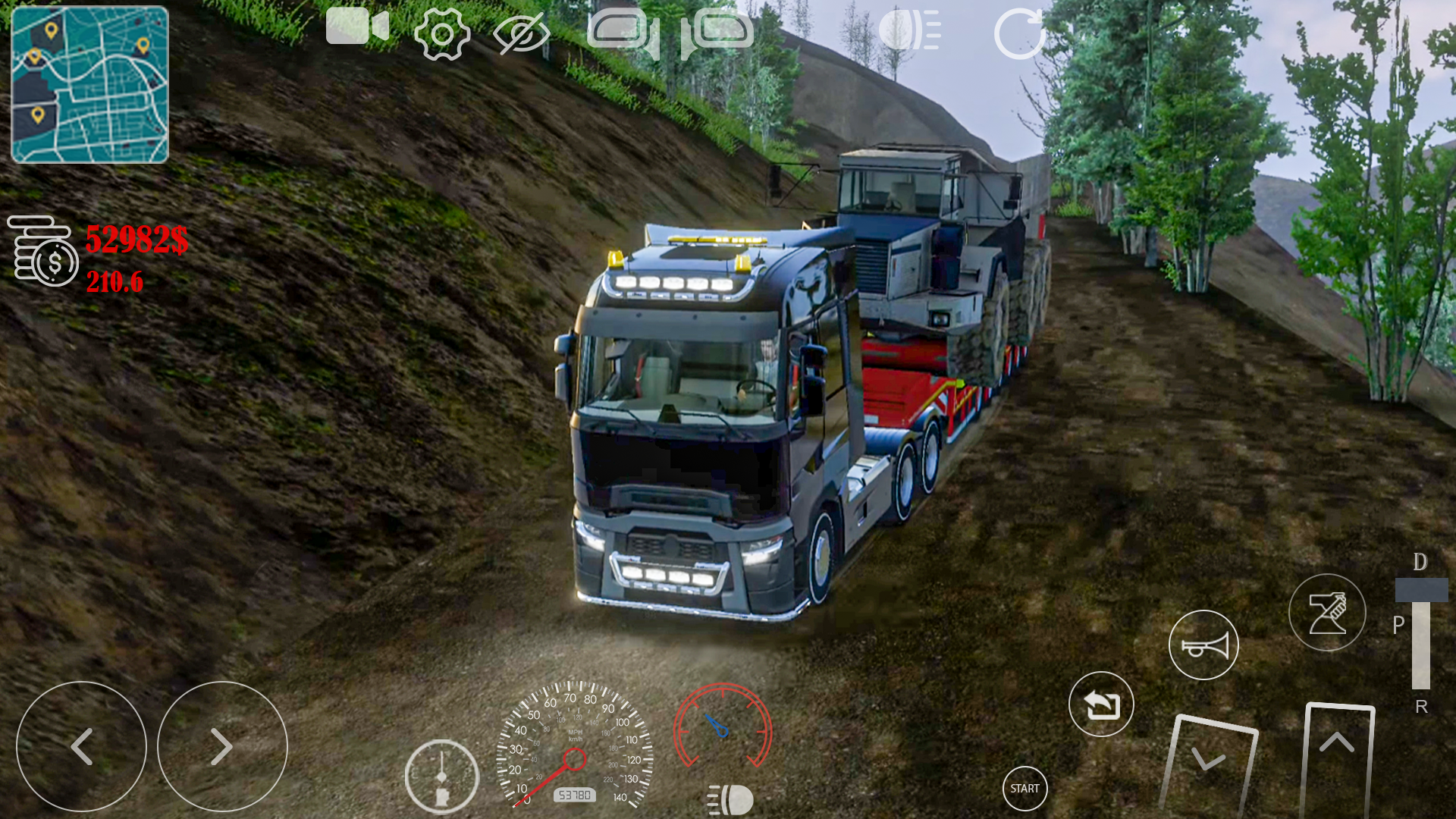Tap the return arrow control
1456x819 pixels.
tap(1101, 704)
